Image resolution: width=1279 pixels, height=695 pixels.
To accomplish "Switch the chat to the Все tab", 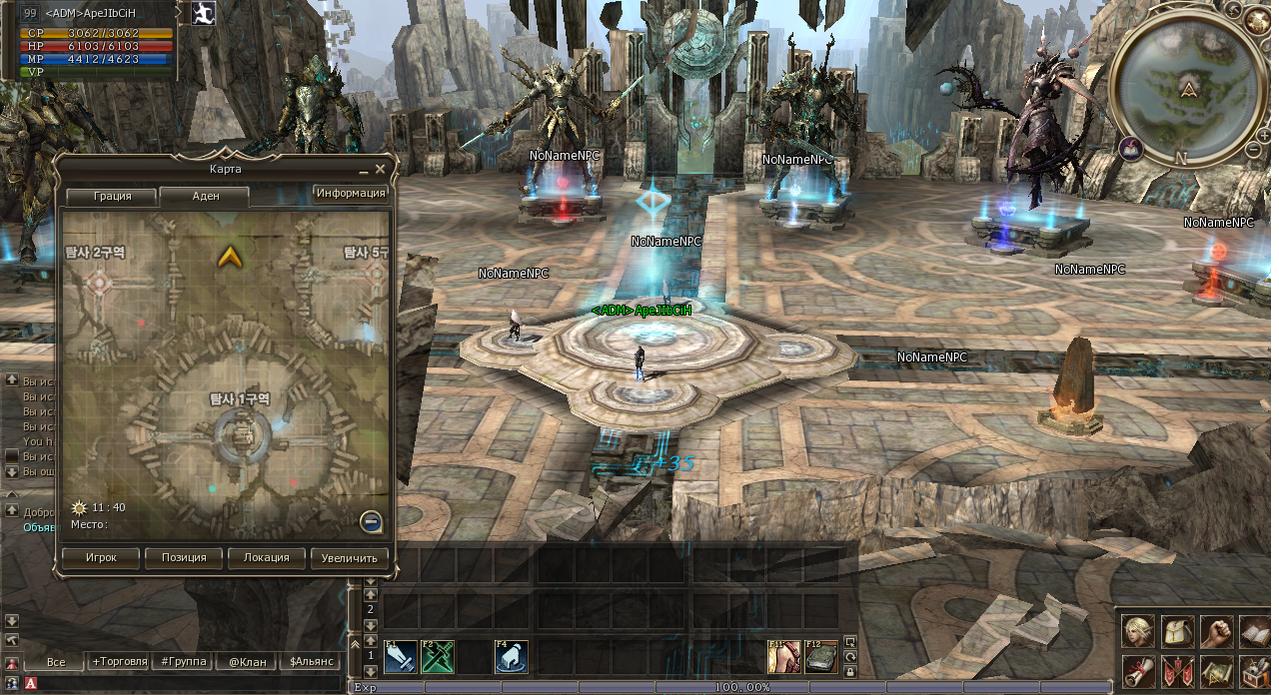I will coord(56,662).
